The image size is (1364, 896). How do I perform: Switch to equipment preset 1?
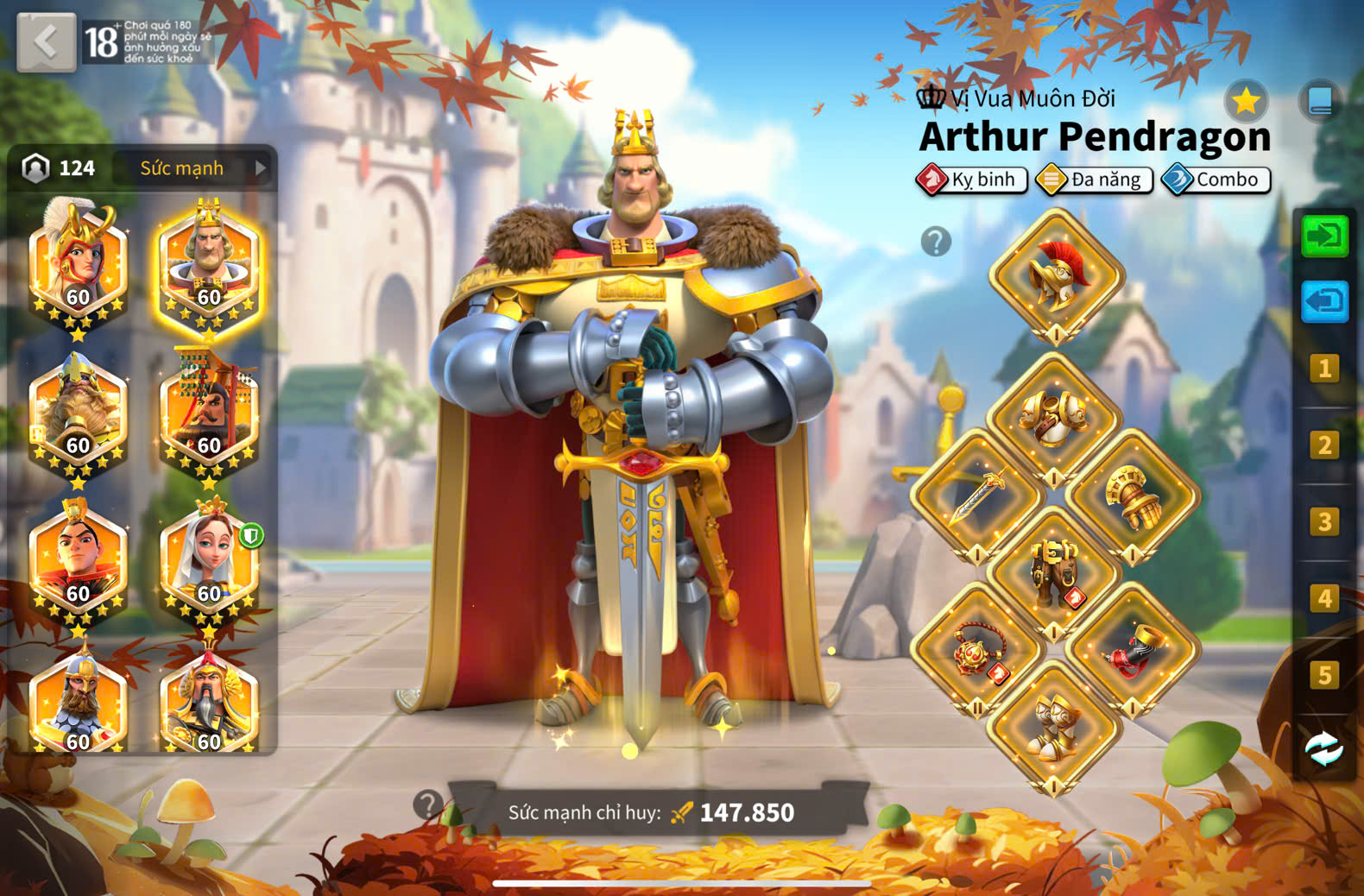1324,369
